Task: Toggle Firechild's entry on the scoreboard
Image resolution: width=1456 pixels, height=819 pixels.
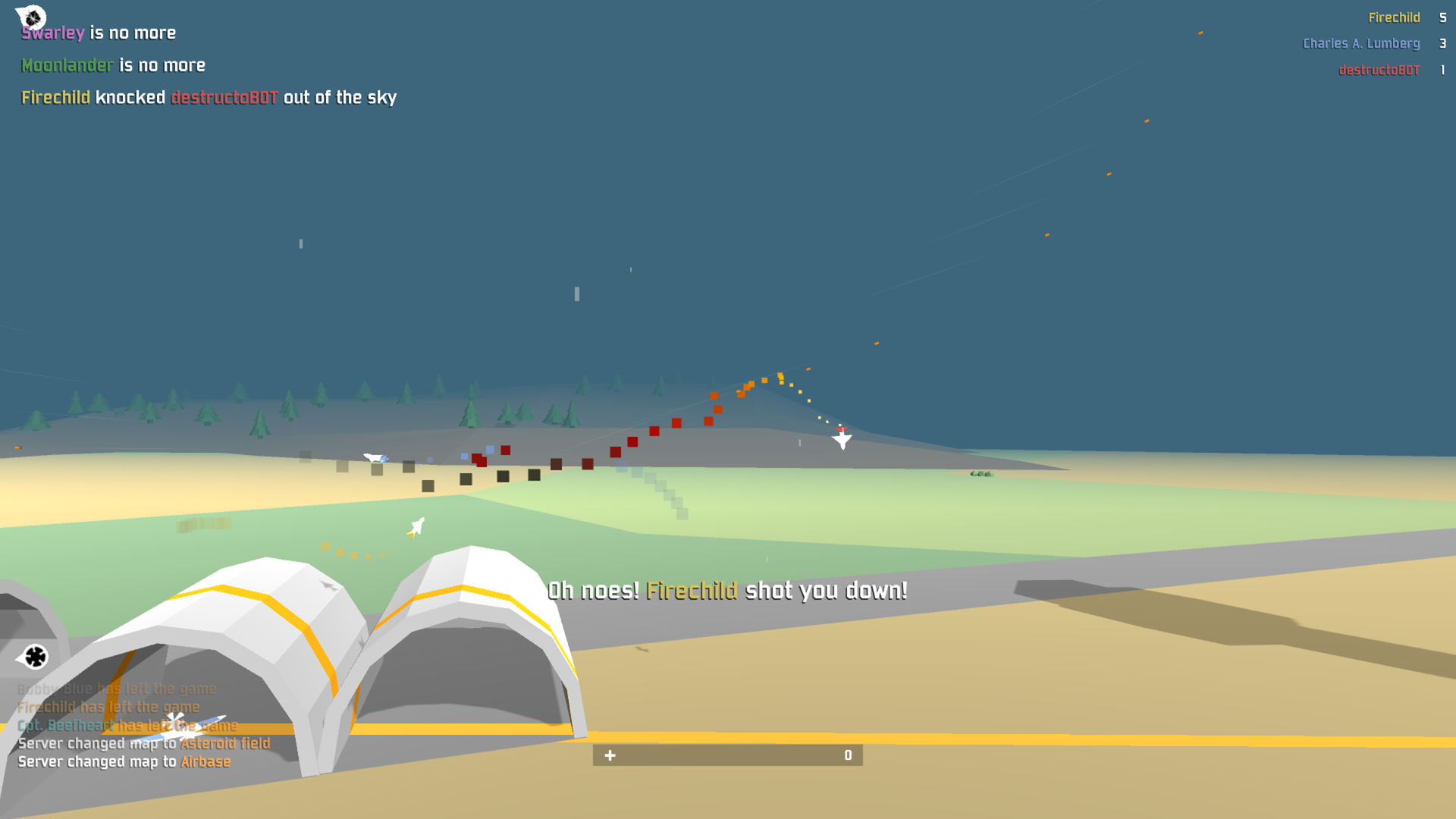Action: coord(1395,17)
